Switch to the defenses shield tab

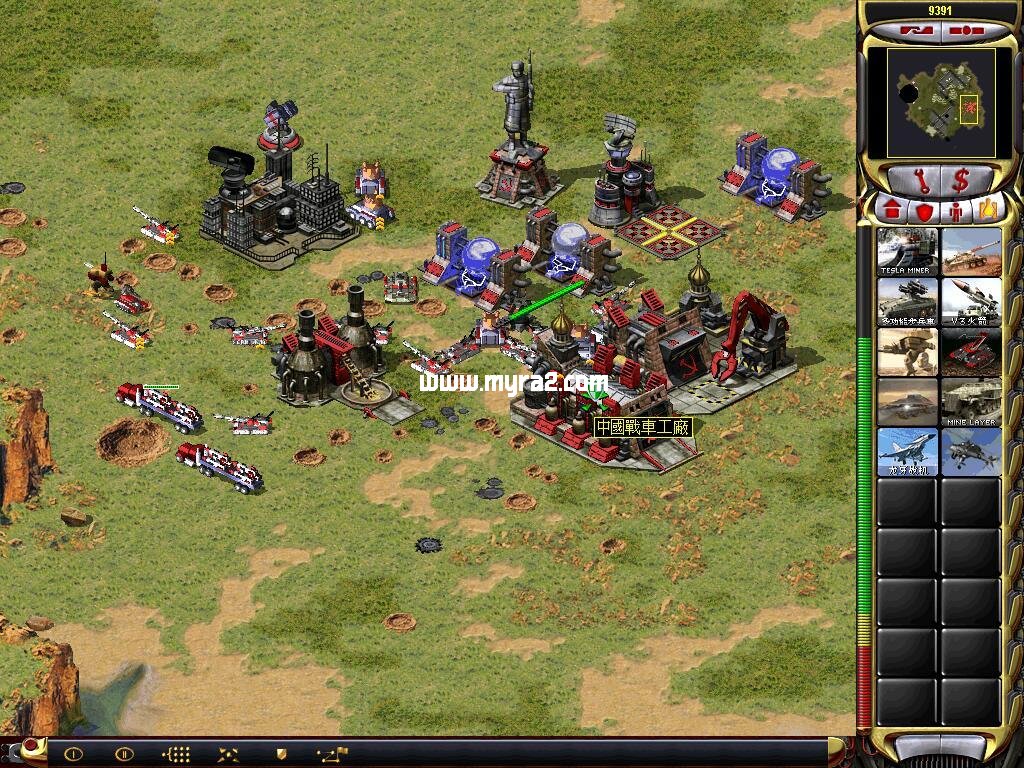923,211
